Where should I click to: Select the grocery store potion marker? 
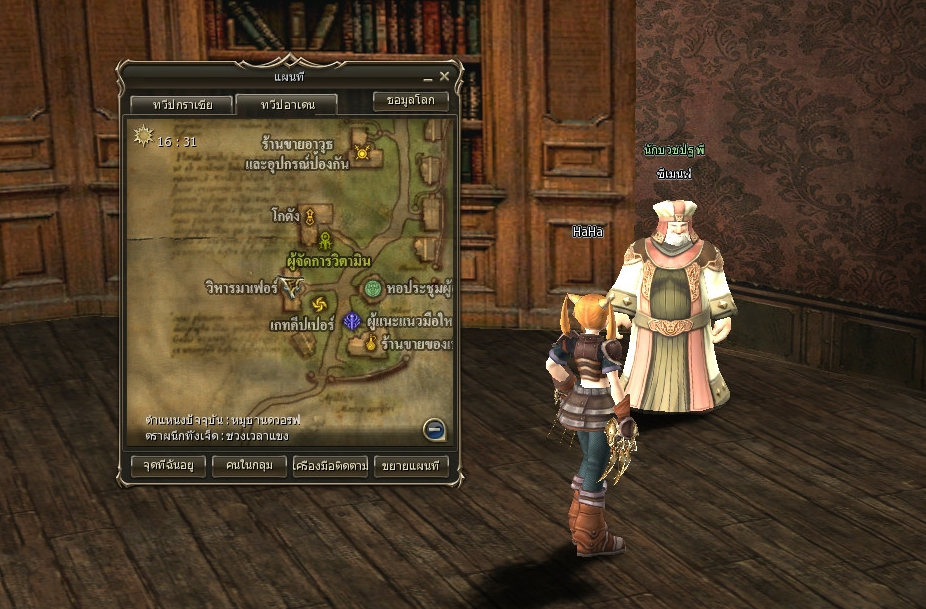(370, 344)
